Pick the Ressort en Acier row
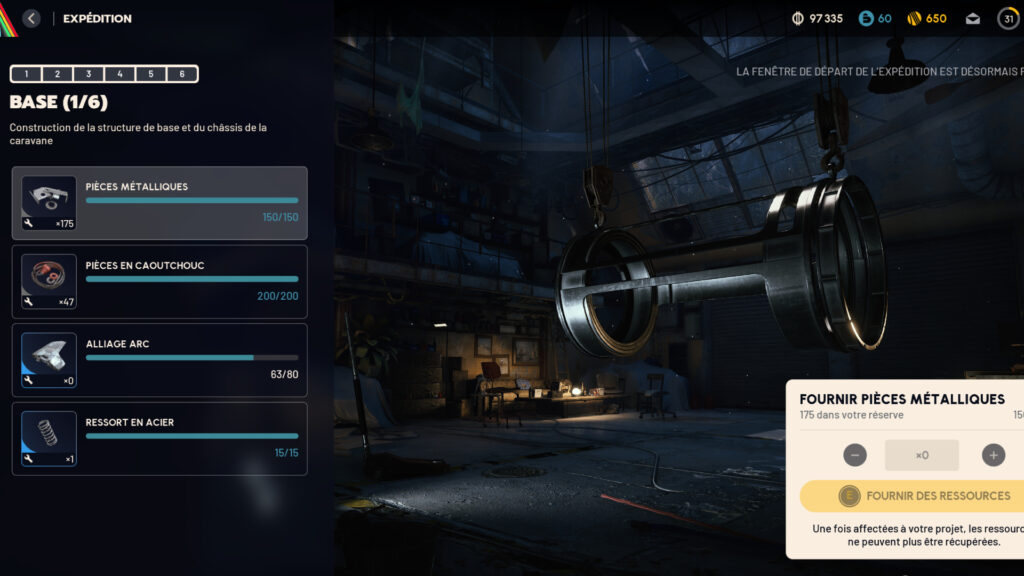Viewport: 1024px width, 576px height. pyautogui.click(x=160, y=439)
